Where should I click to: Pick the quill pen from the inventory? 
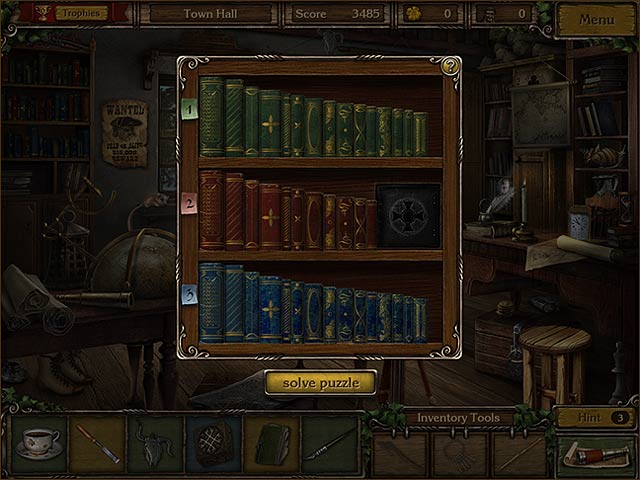tap(328, 444)
